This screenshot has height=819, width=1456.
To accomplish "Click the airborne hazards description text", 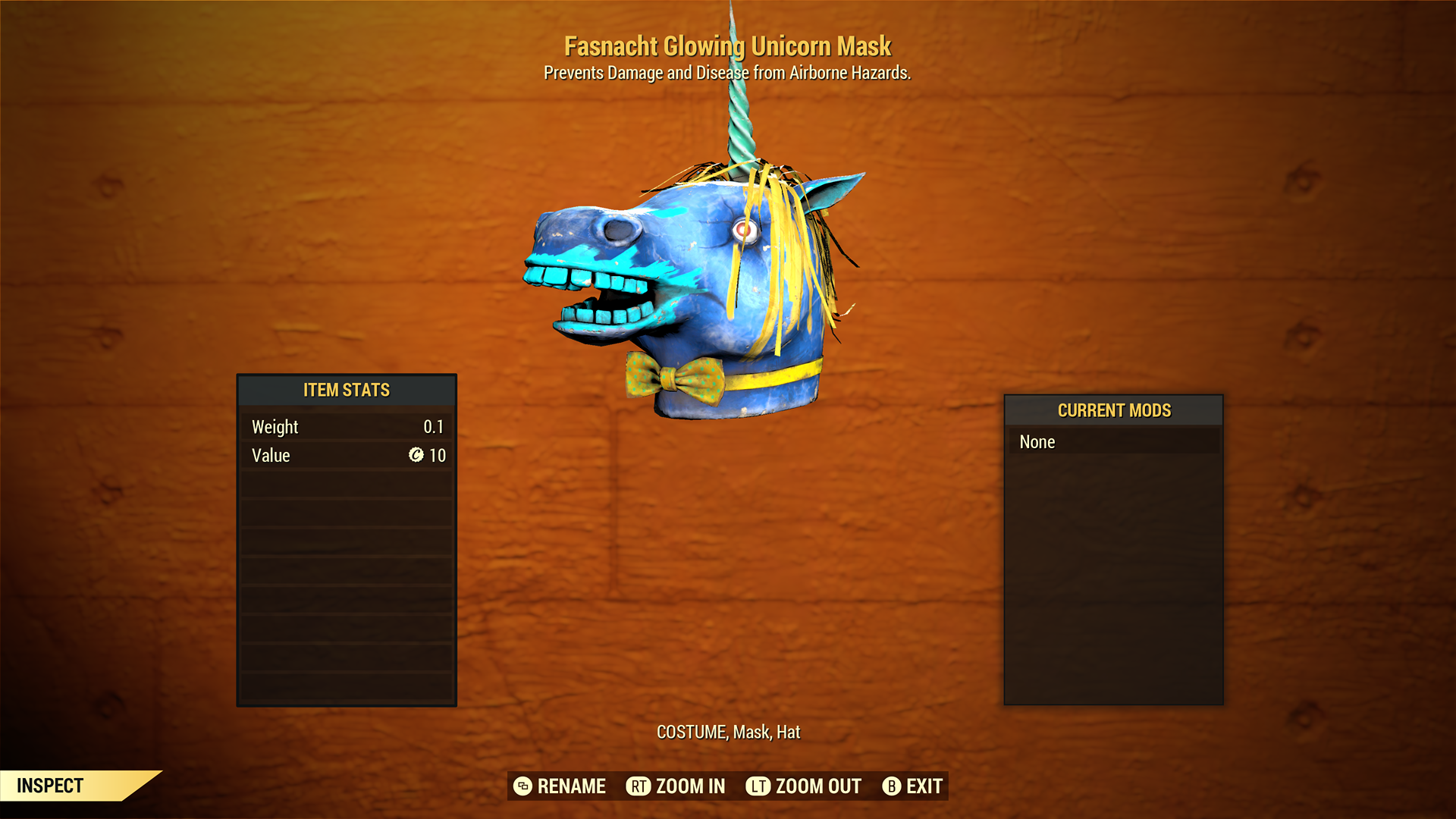I will pyautogui.click(x=727, y=73).
